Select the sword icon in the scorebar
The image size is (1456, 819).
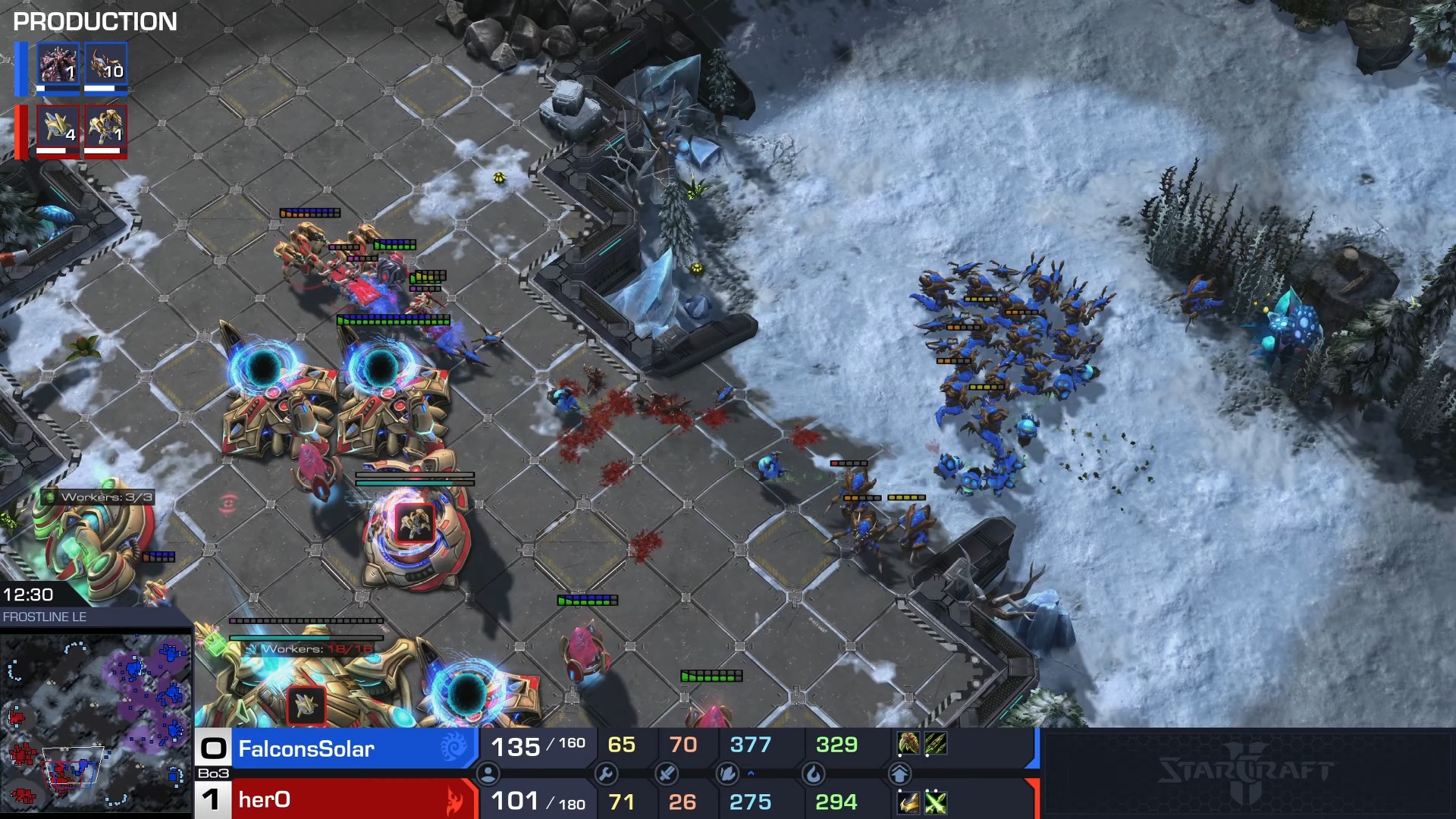(667, 773)
